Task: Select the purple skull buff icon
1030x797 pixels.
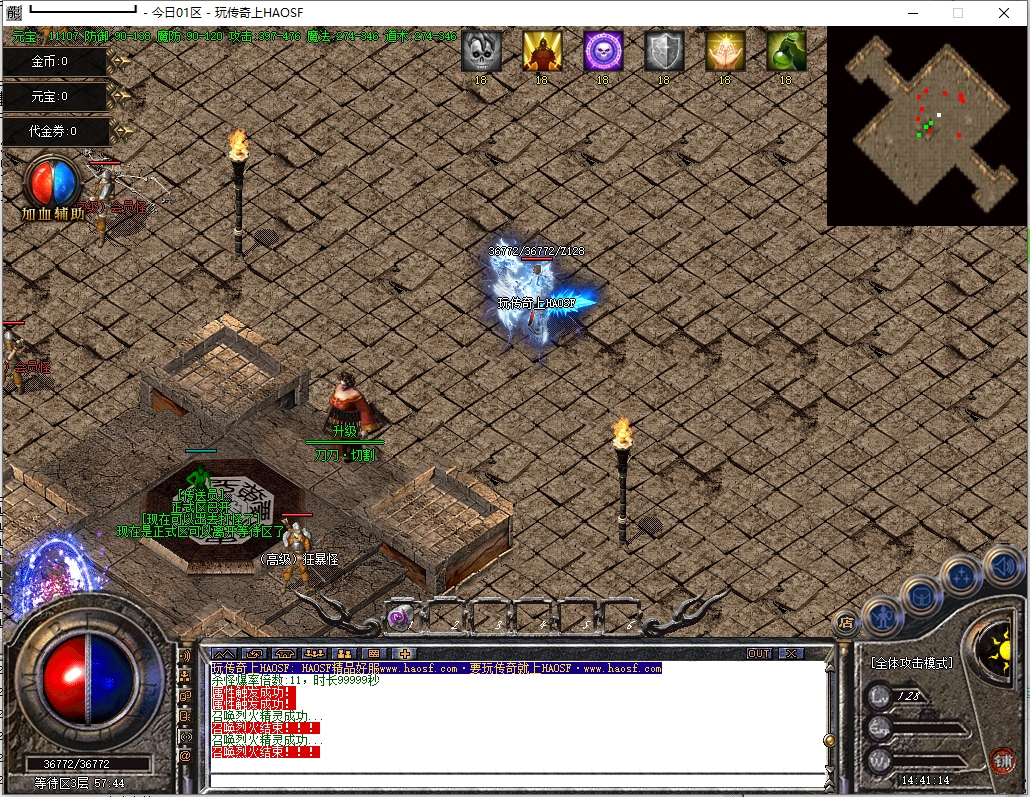Action: tap(603, 51)
